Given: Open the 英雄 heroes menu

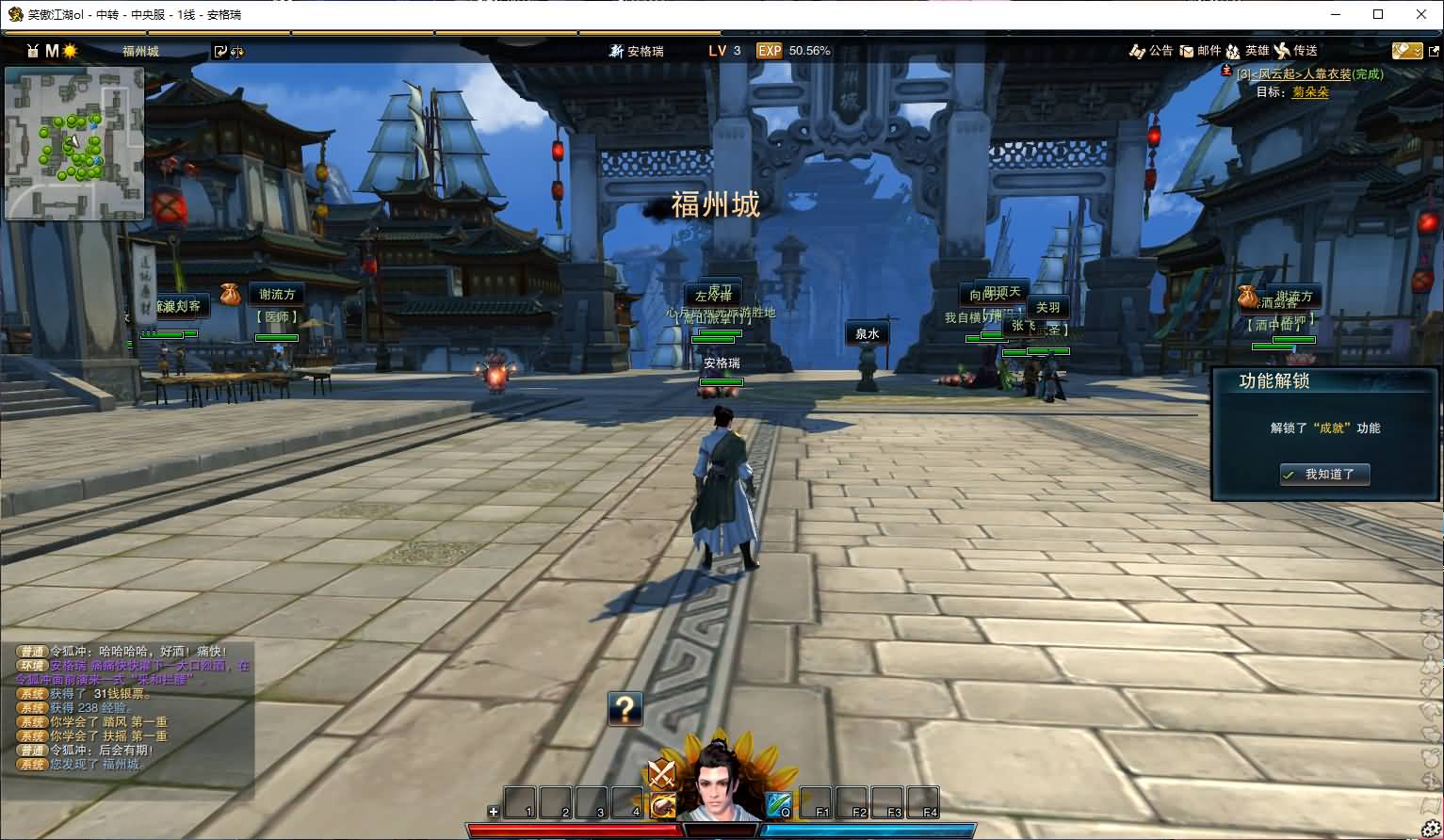Looking at the screenshot, I should (1248, 51).
